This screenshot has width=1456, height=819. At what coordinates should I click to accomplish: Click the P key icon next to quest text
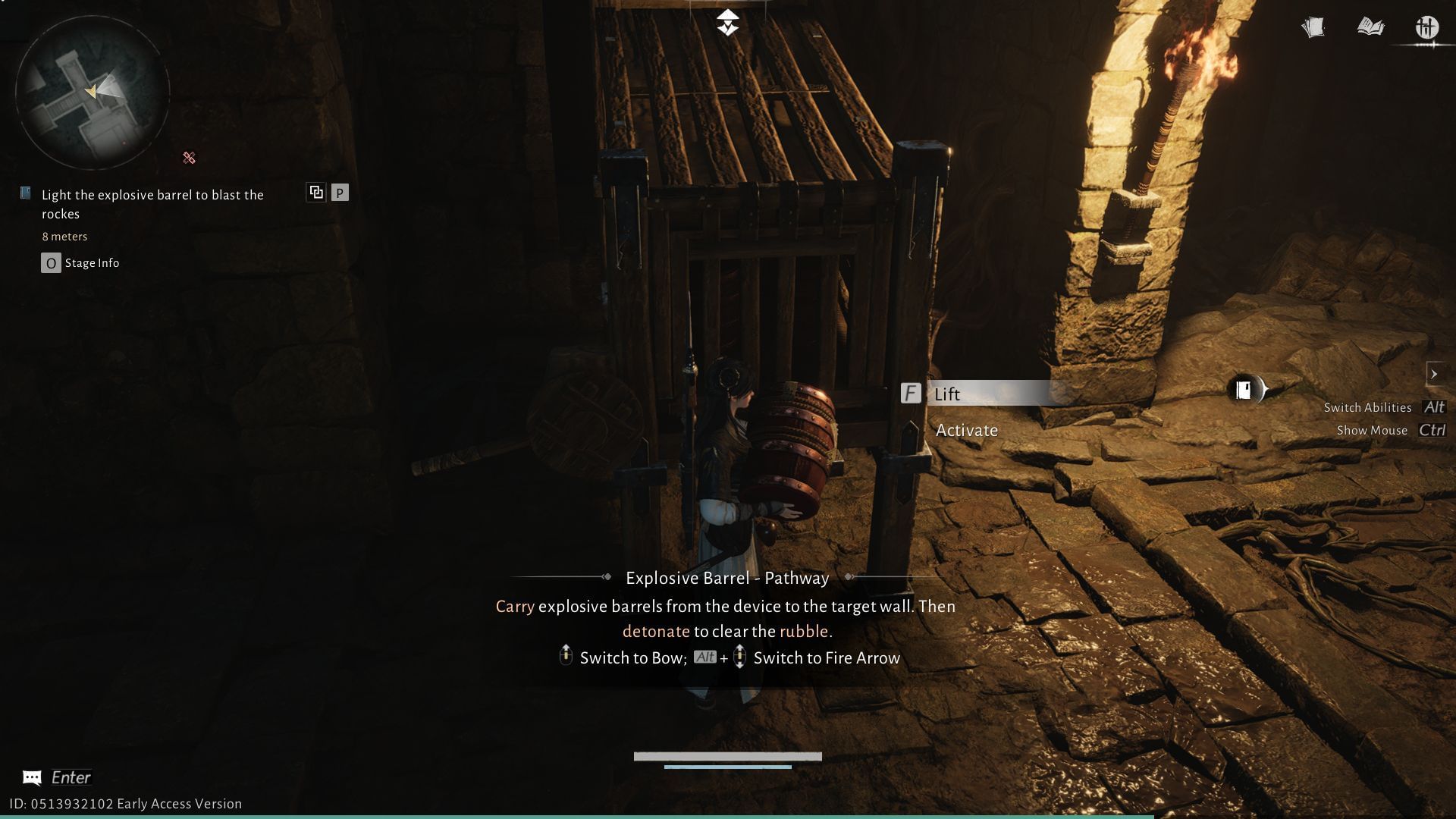point(340,192)
